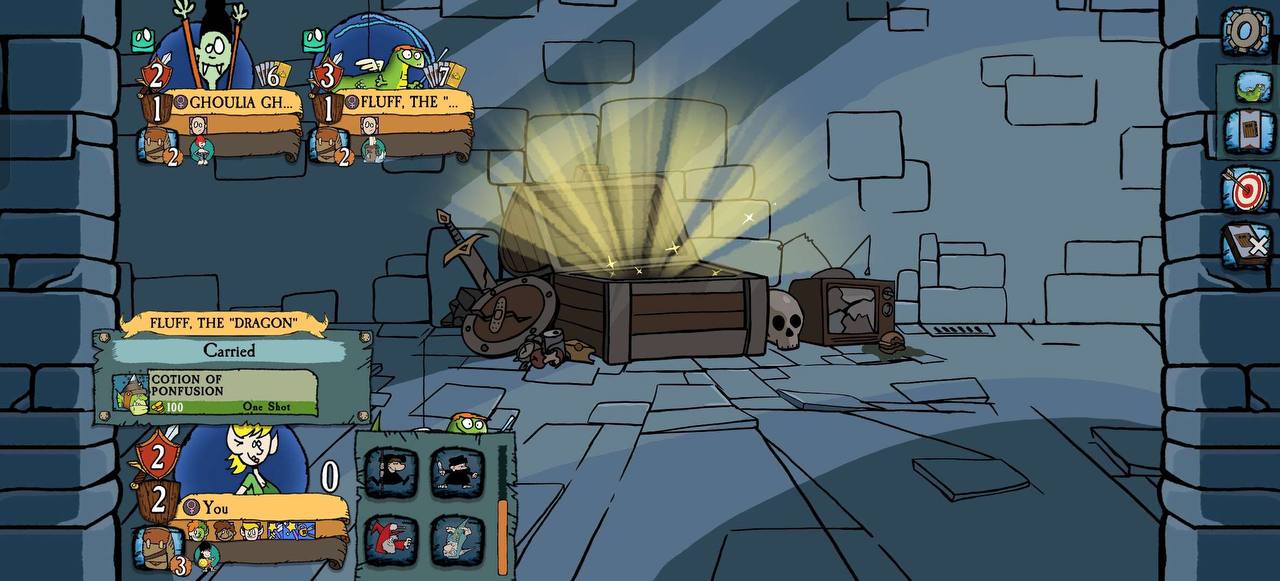
Task: Click your blonde elf player portrait
Action: [x=245, y=458]
